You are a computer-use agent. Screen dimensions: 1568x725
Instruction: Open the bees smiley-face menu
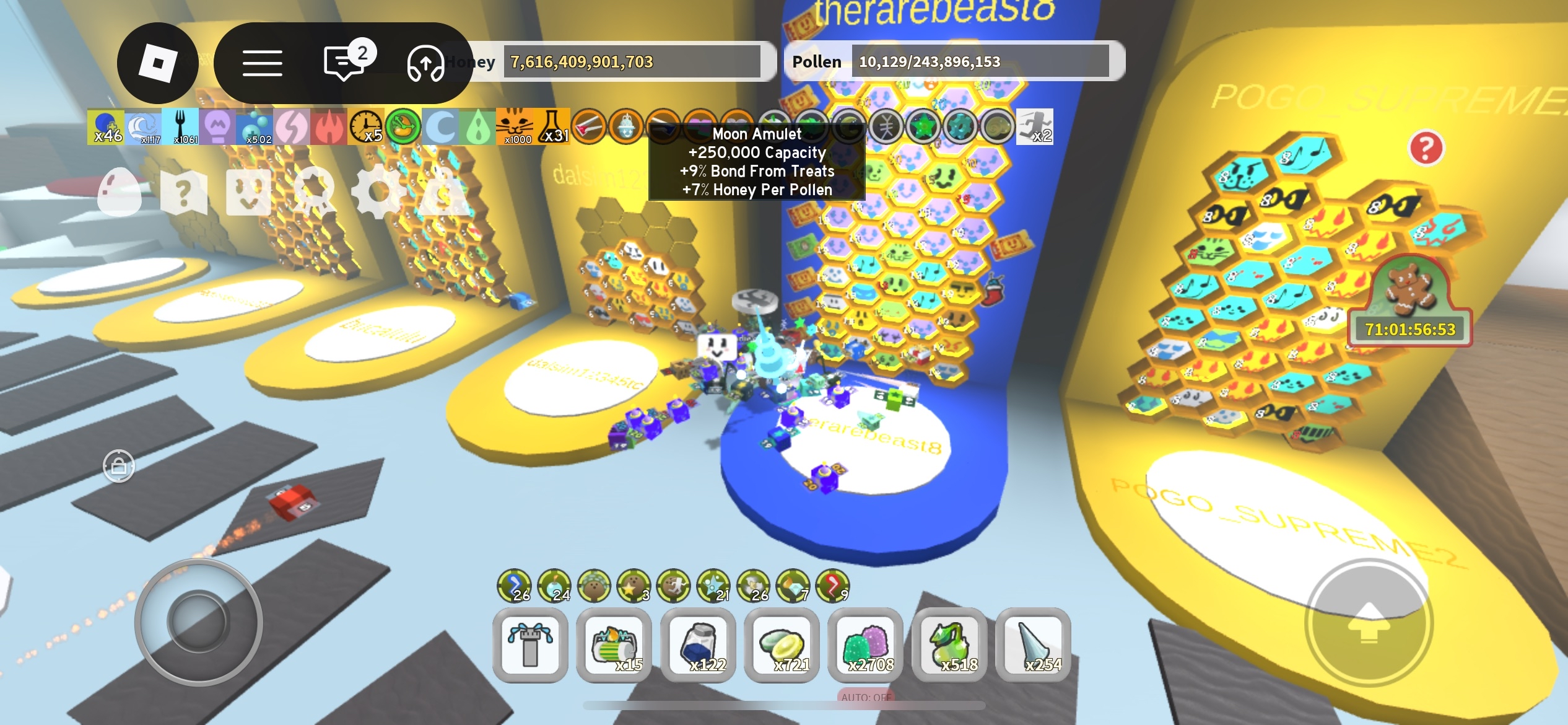pyautogui.click(x=248, y=192)
